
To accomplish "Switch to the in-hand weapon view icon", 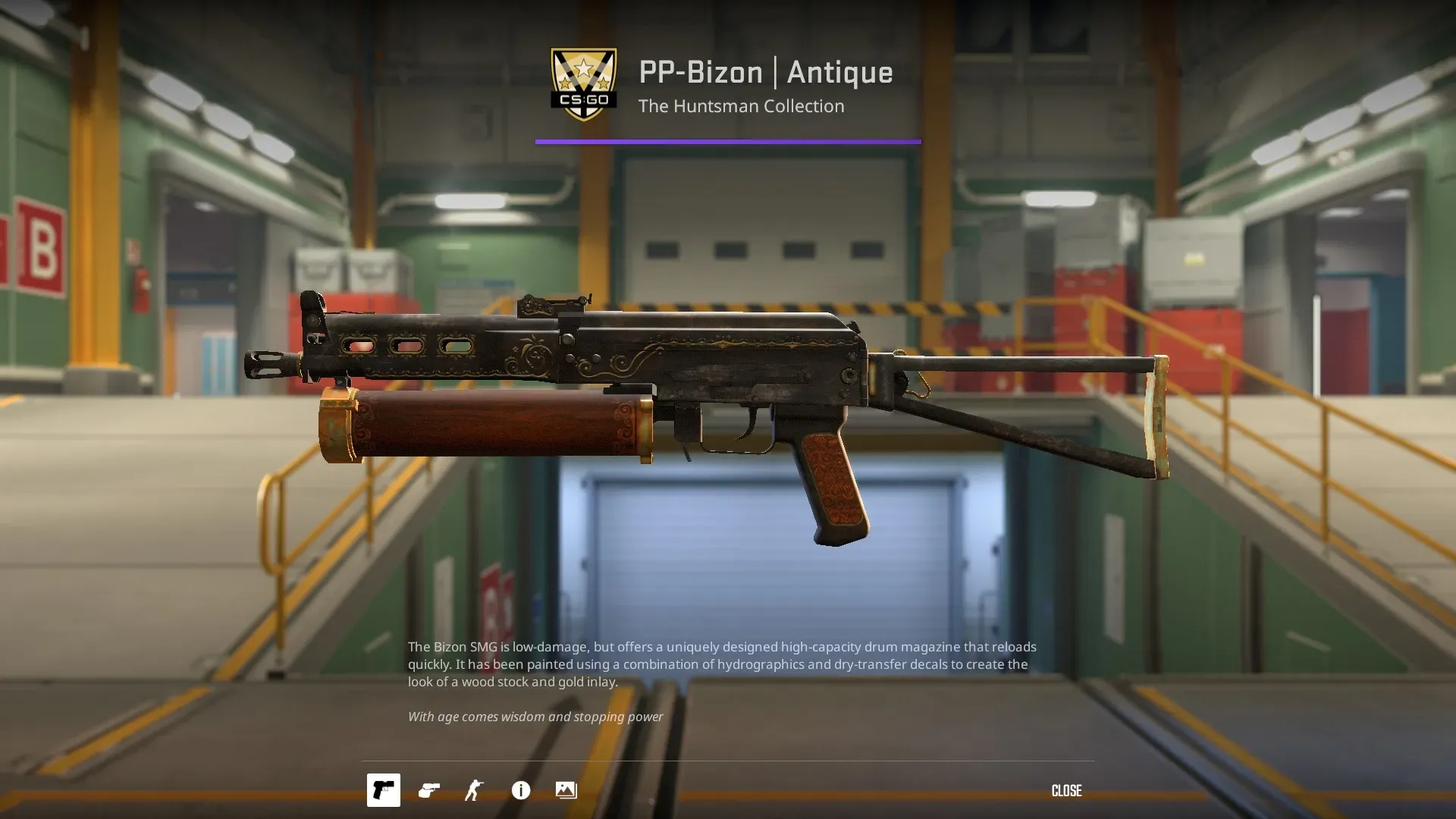I will (x=429, y=790).
